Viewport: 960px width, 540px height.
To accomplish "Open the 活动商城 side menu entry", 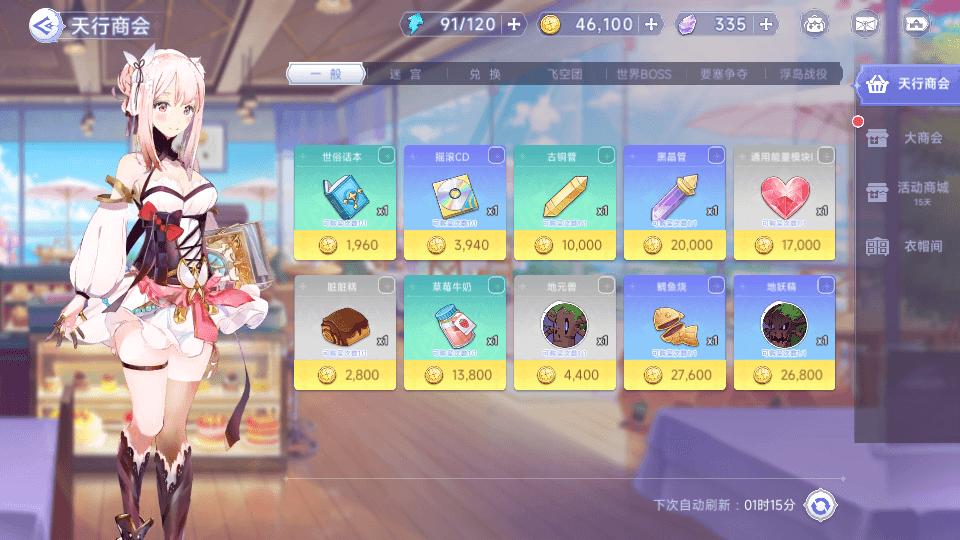I will coord(908,190).
